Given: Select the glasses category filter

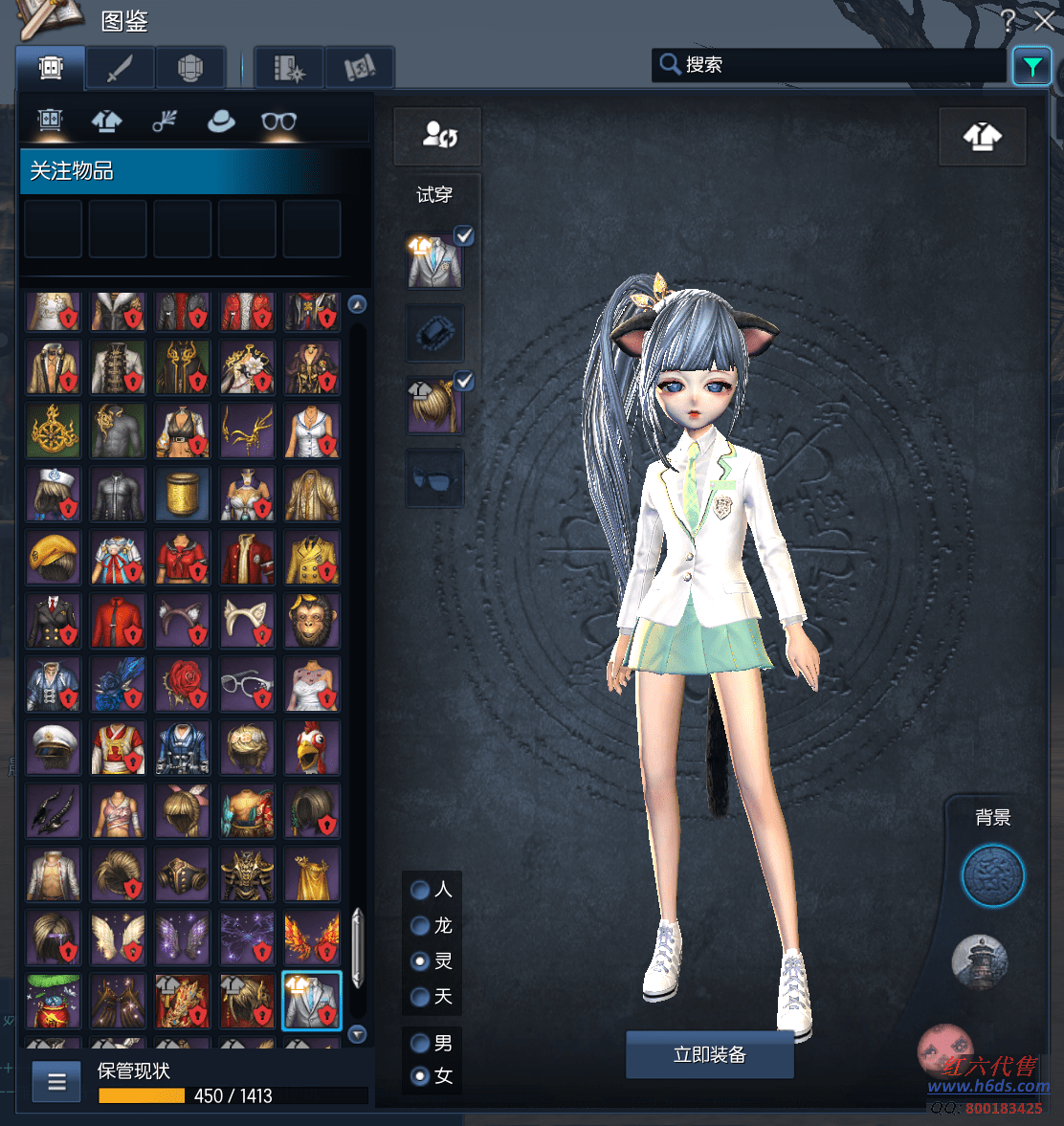Looking at the screenshot, I should tap(278, 121).
